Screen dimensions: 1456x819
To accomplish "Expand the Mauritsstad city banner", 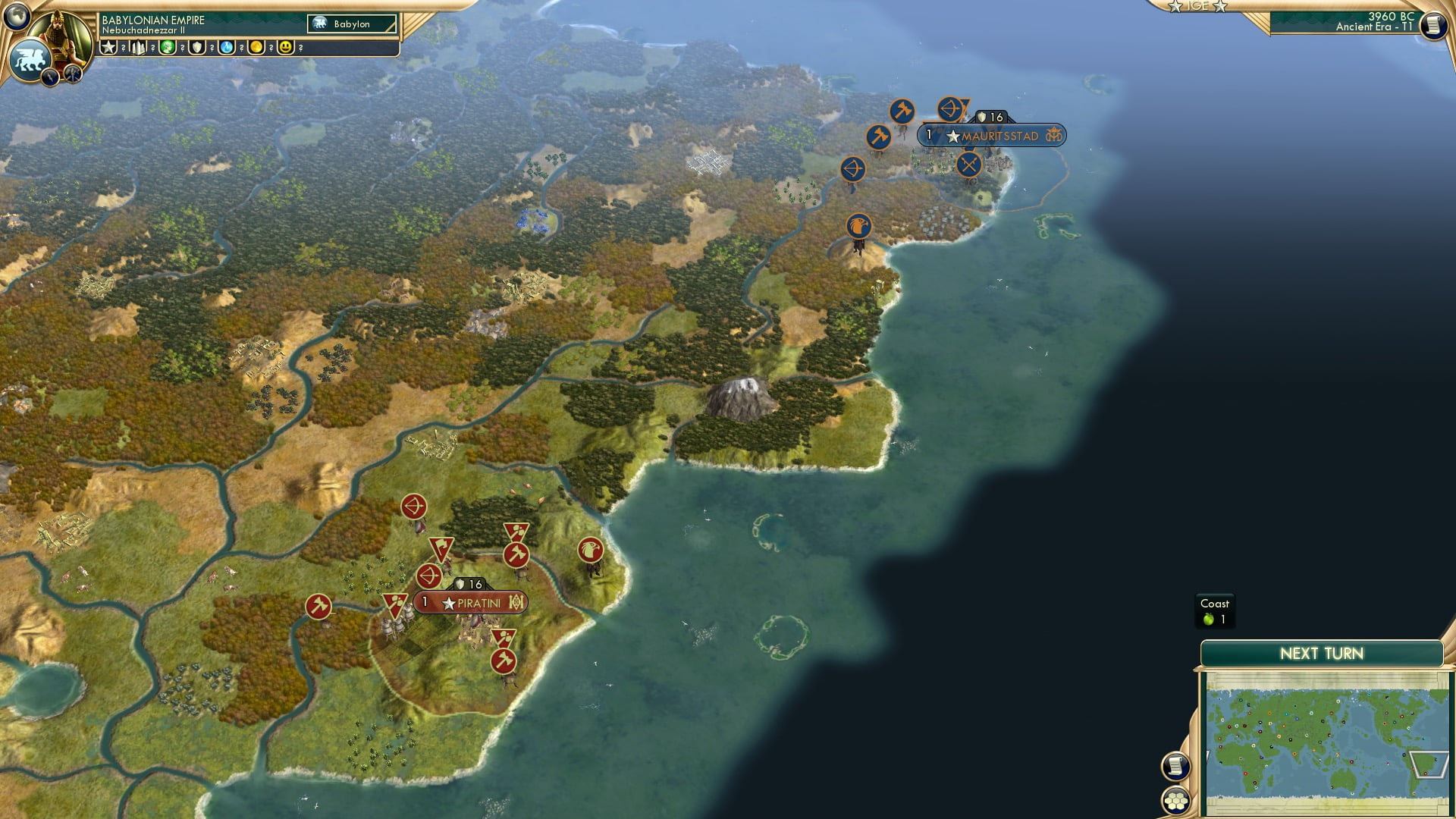I will click(x=993, y=136).
